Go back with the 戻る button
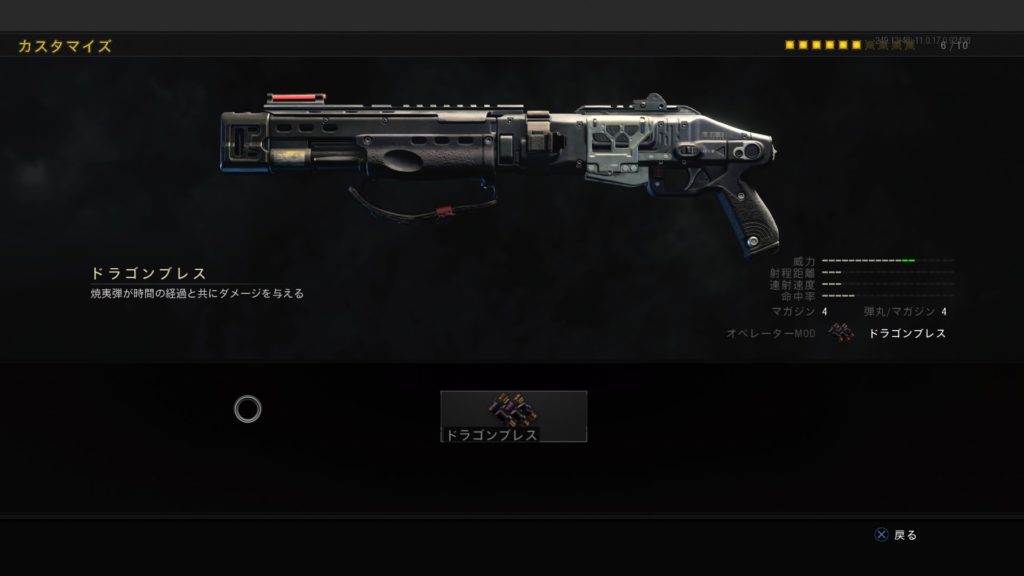1024x576 pixels. pos(896,535)
